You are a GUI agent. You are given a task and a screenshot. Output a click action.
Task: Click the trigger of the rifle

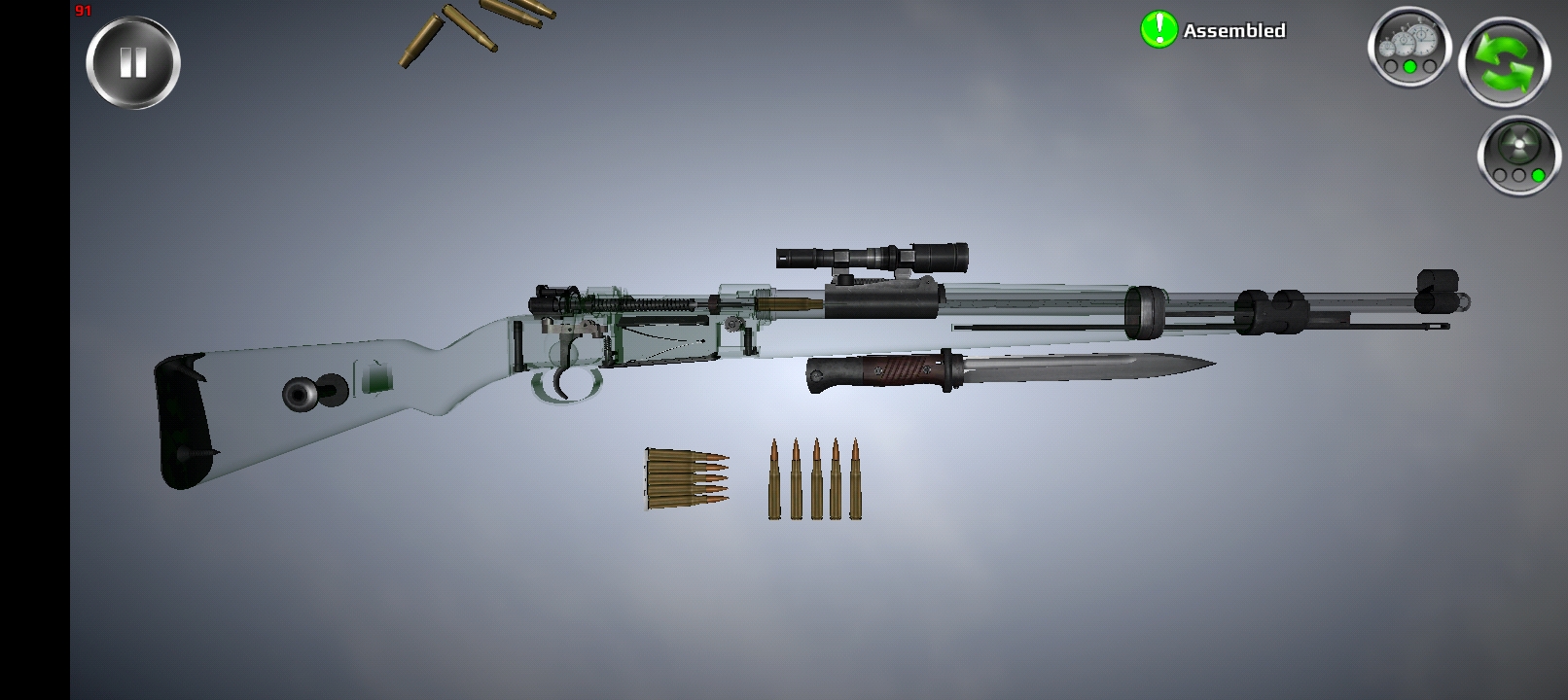pyautogui.click(x=564, y=379)
